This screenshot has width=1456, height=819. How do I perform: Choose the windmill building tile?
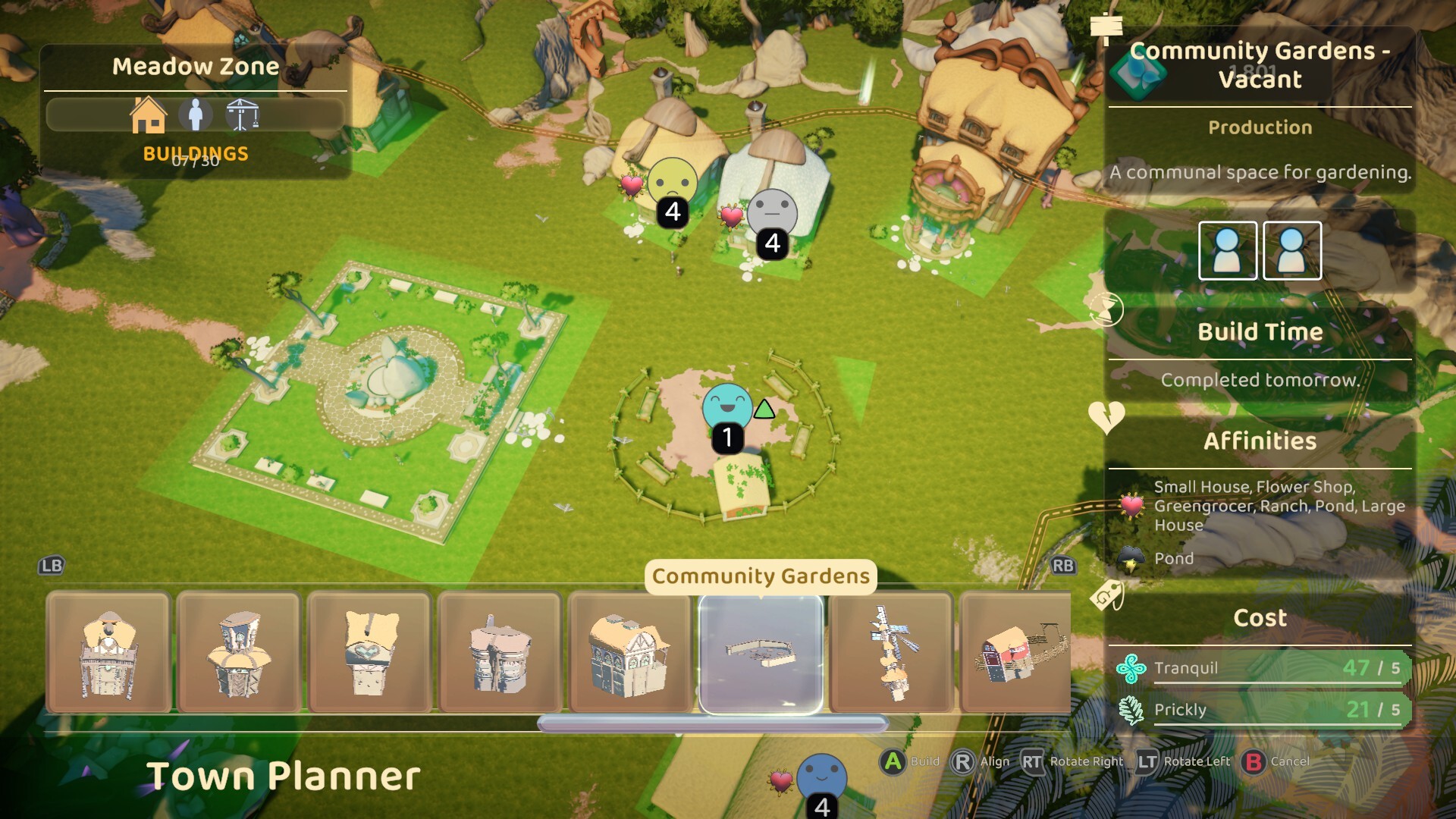tap(891, 654)
